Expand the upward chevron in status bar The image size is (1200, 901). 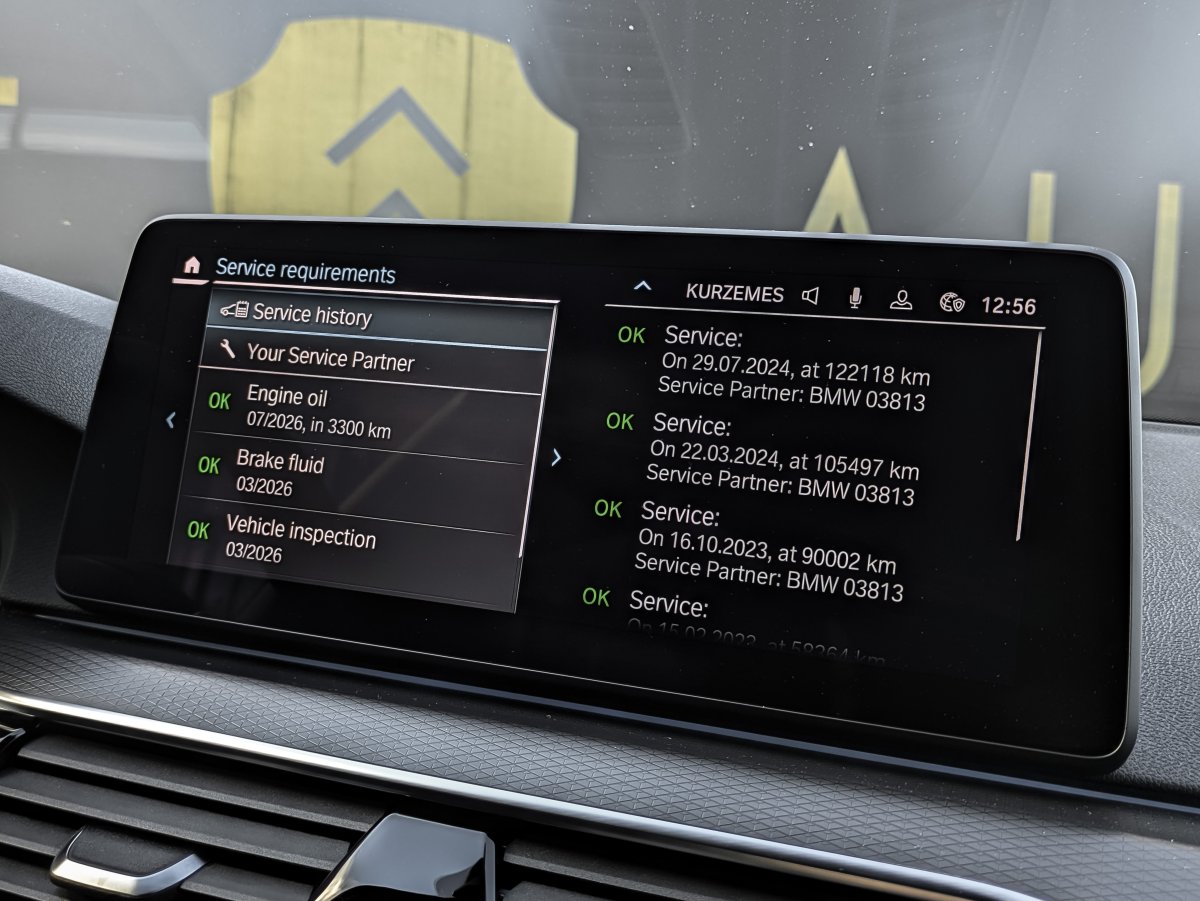[x=642, y=287]
